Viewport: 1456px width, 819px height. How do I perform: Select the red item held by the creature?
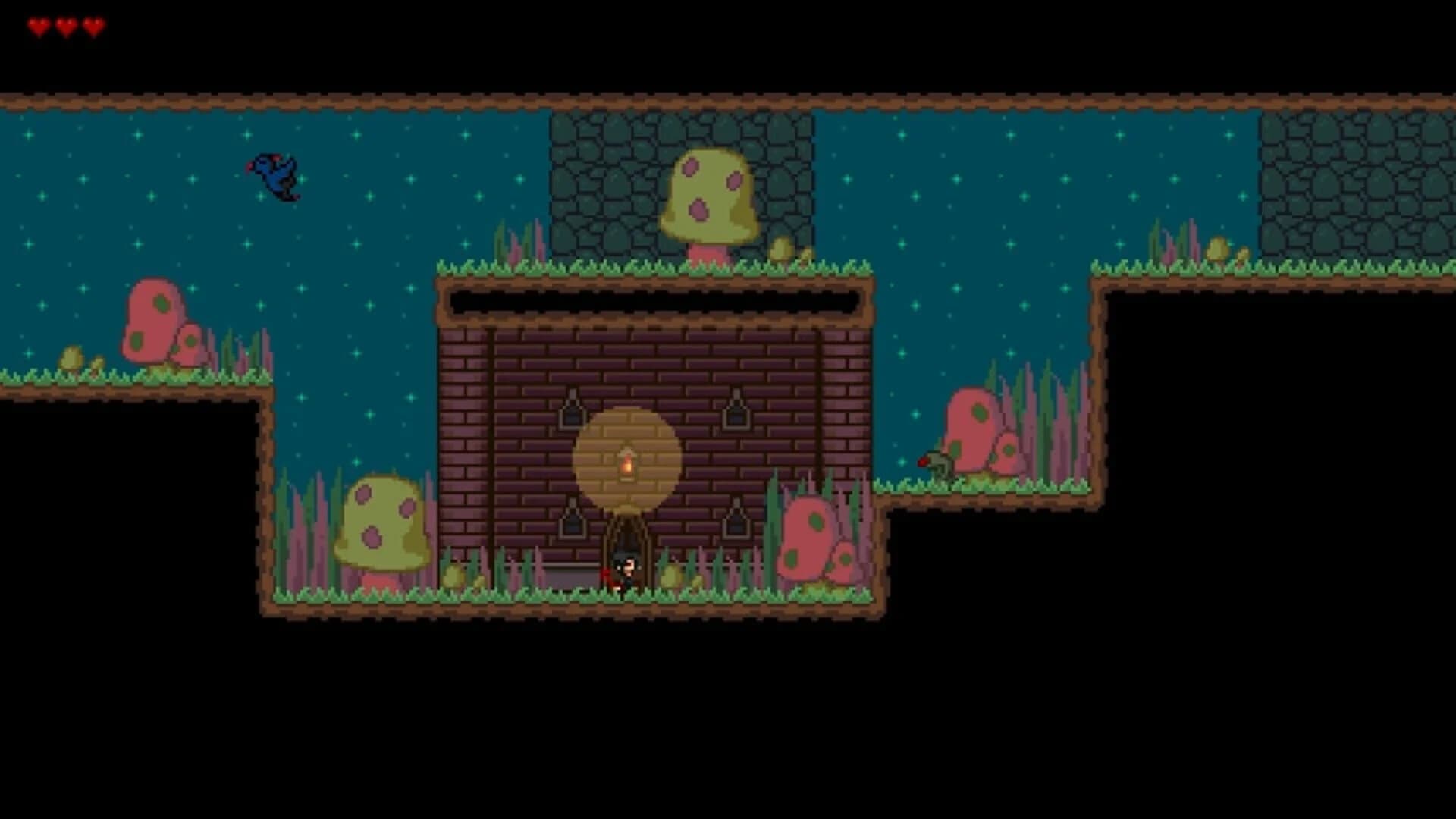[925, 463]
